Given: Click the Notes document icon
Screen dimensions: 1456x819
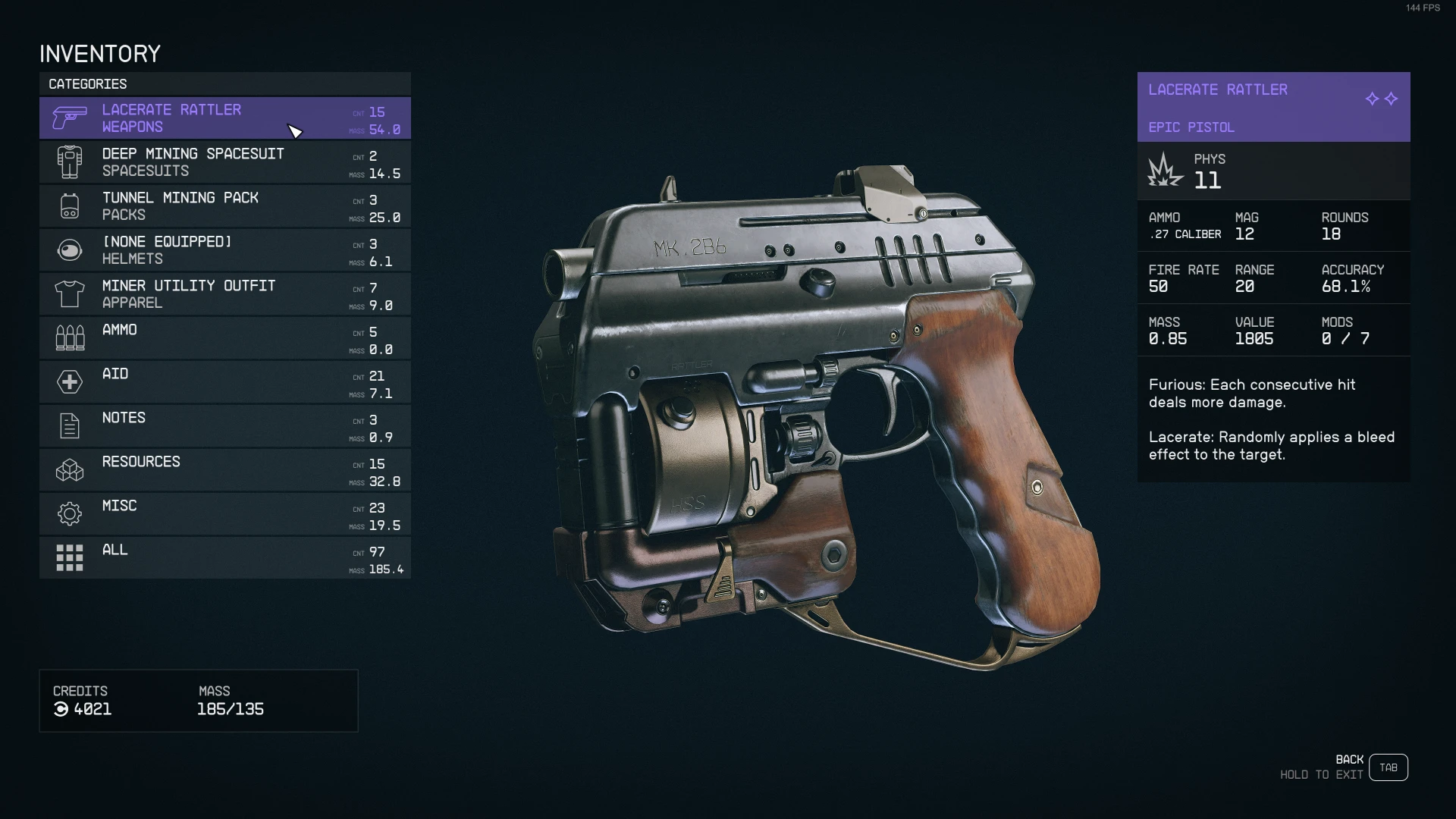Looking at the screenshot, I should [69, 425].
